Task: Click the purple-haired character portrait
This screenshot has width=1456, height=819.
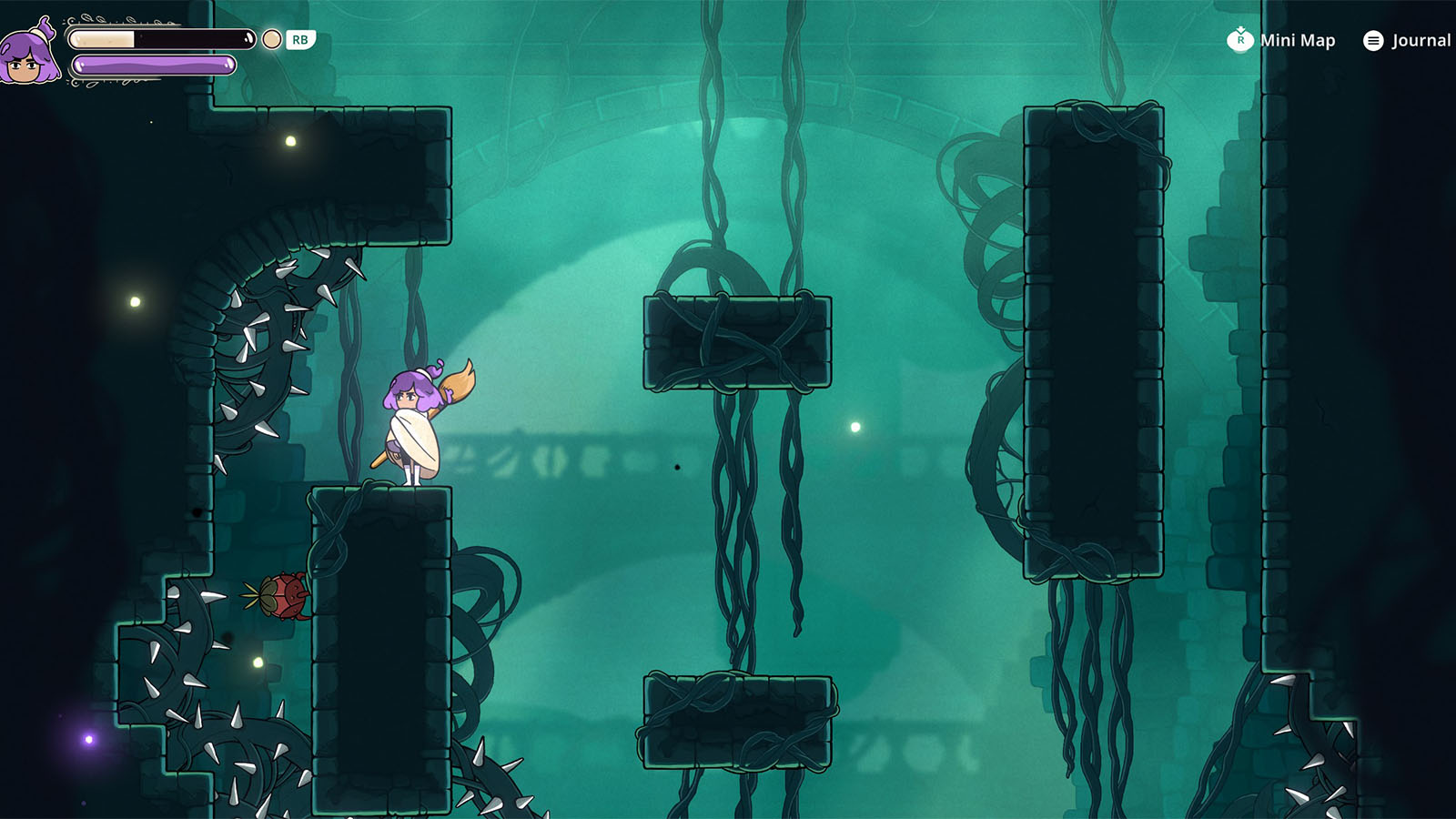Action: (x=29, y=54)
